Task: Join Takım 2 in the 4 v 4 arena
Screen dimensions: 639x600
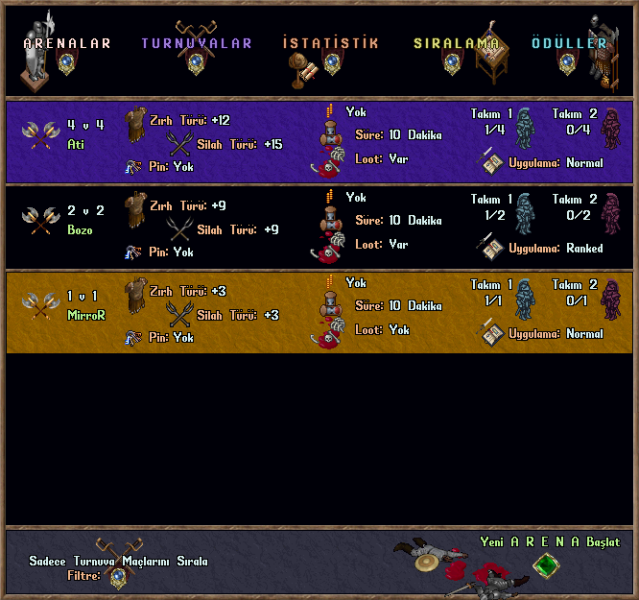Action: pos(611,127)
